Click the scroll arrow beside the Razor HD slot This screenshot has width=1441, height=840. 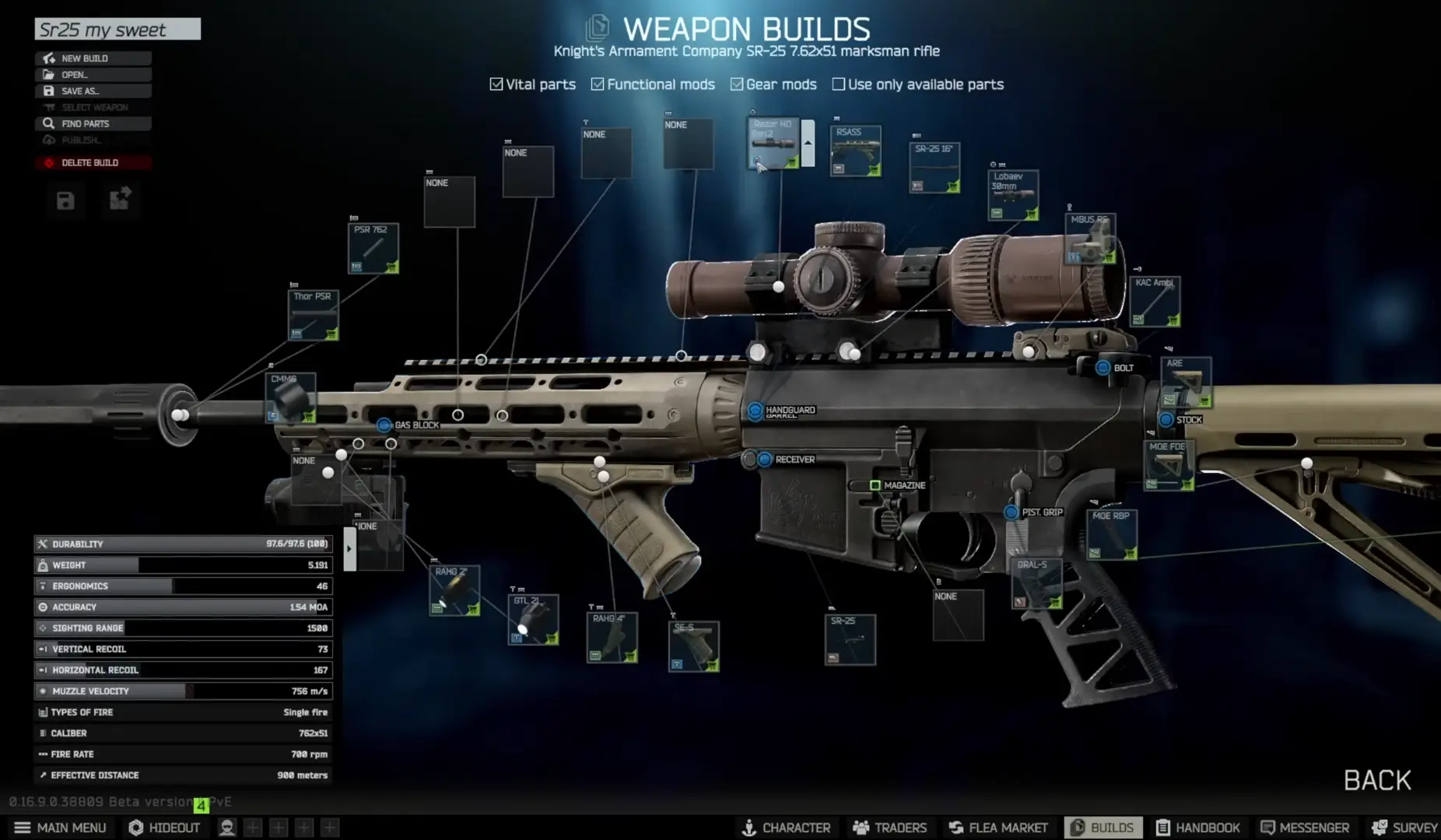point(809,144)
